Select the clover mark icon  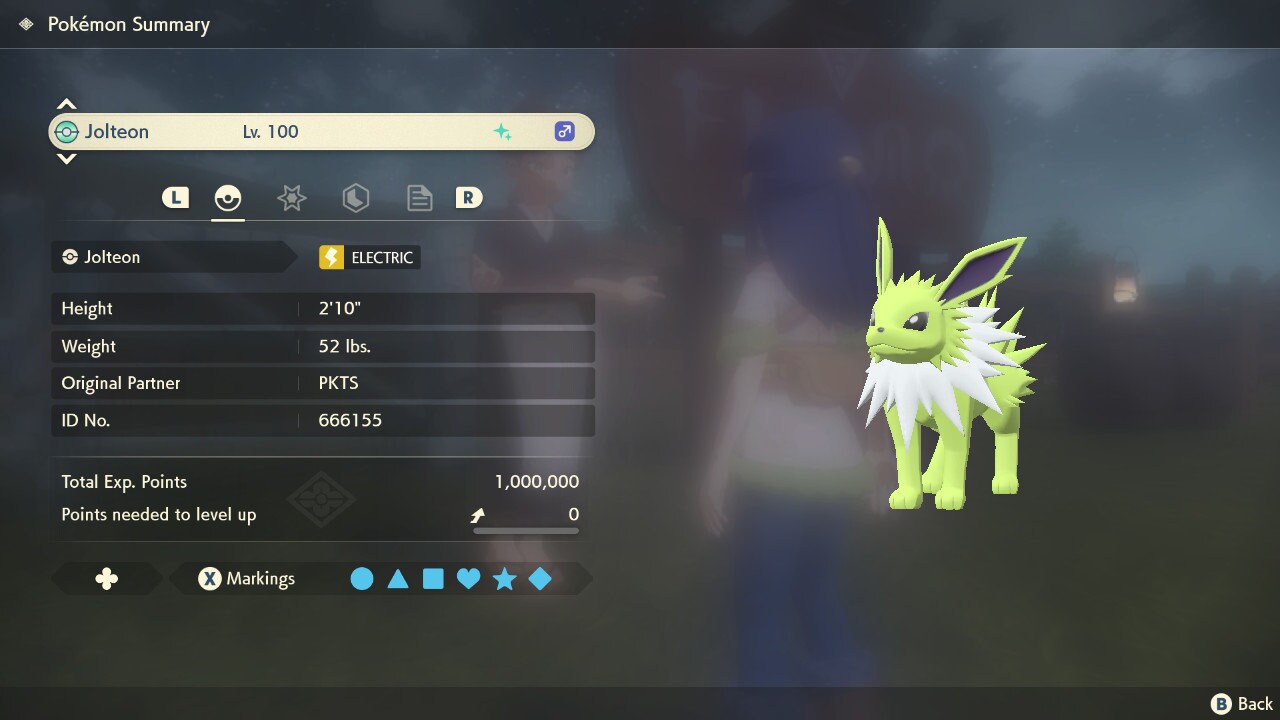click(106, 579)
